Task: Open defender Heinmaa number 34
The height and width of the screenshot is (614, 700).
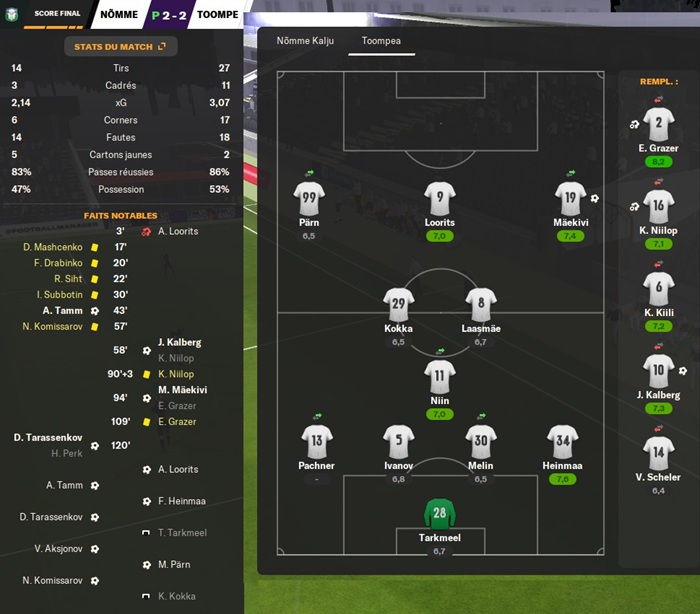Action: pyautogui.click(x=562, y=440)
